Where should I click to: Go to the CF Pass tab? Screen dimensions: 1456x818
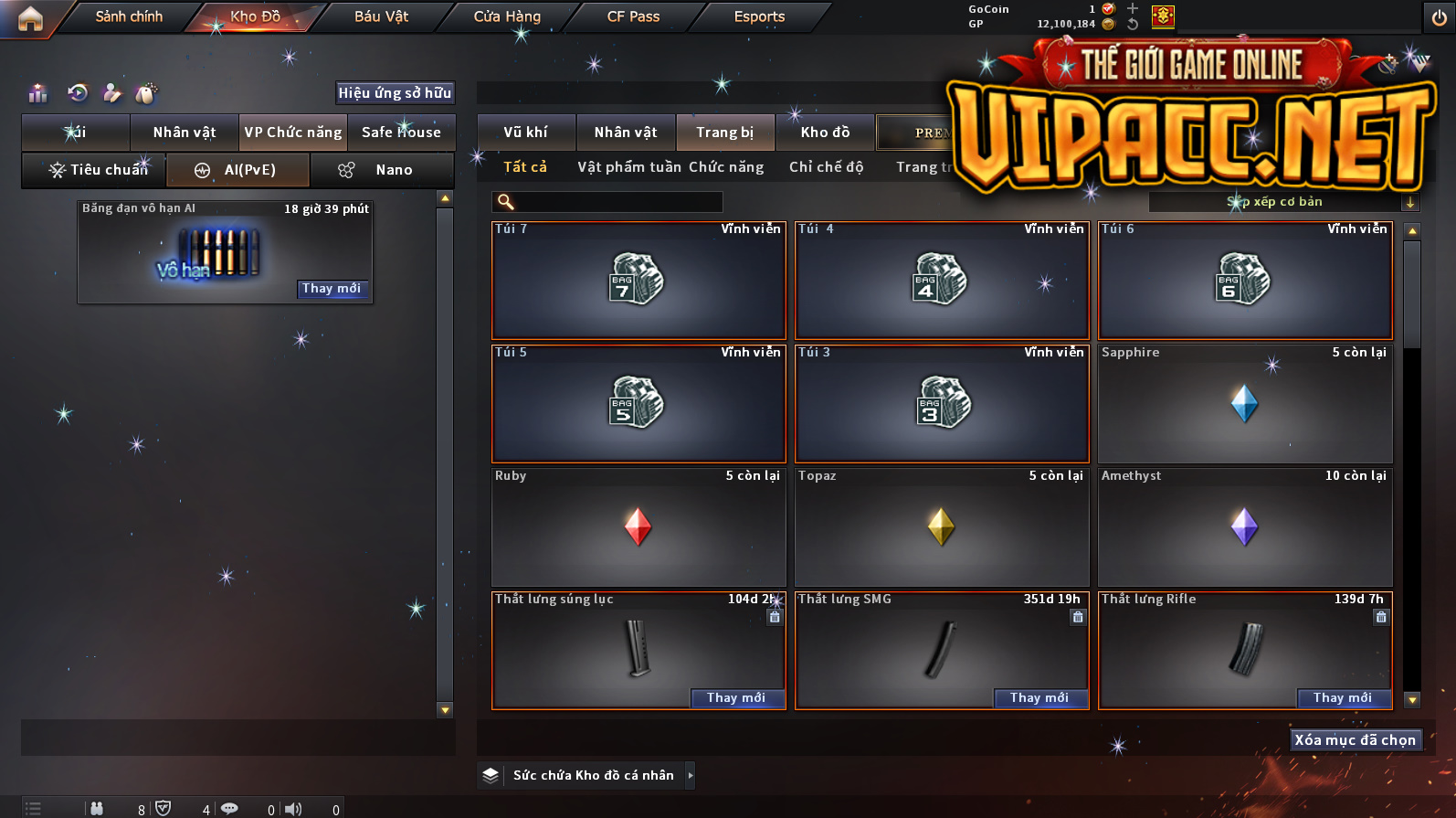(633, 16)
